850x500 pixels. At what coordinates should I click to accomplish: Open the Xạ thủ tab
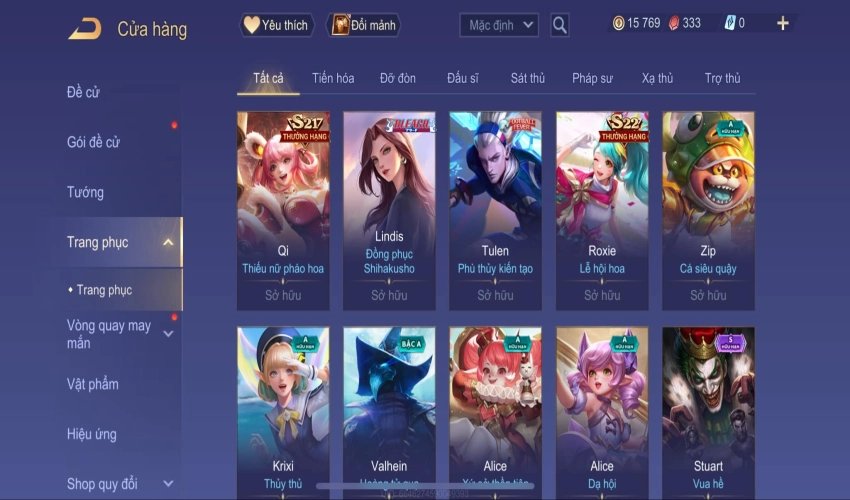point(657,78)
